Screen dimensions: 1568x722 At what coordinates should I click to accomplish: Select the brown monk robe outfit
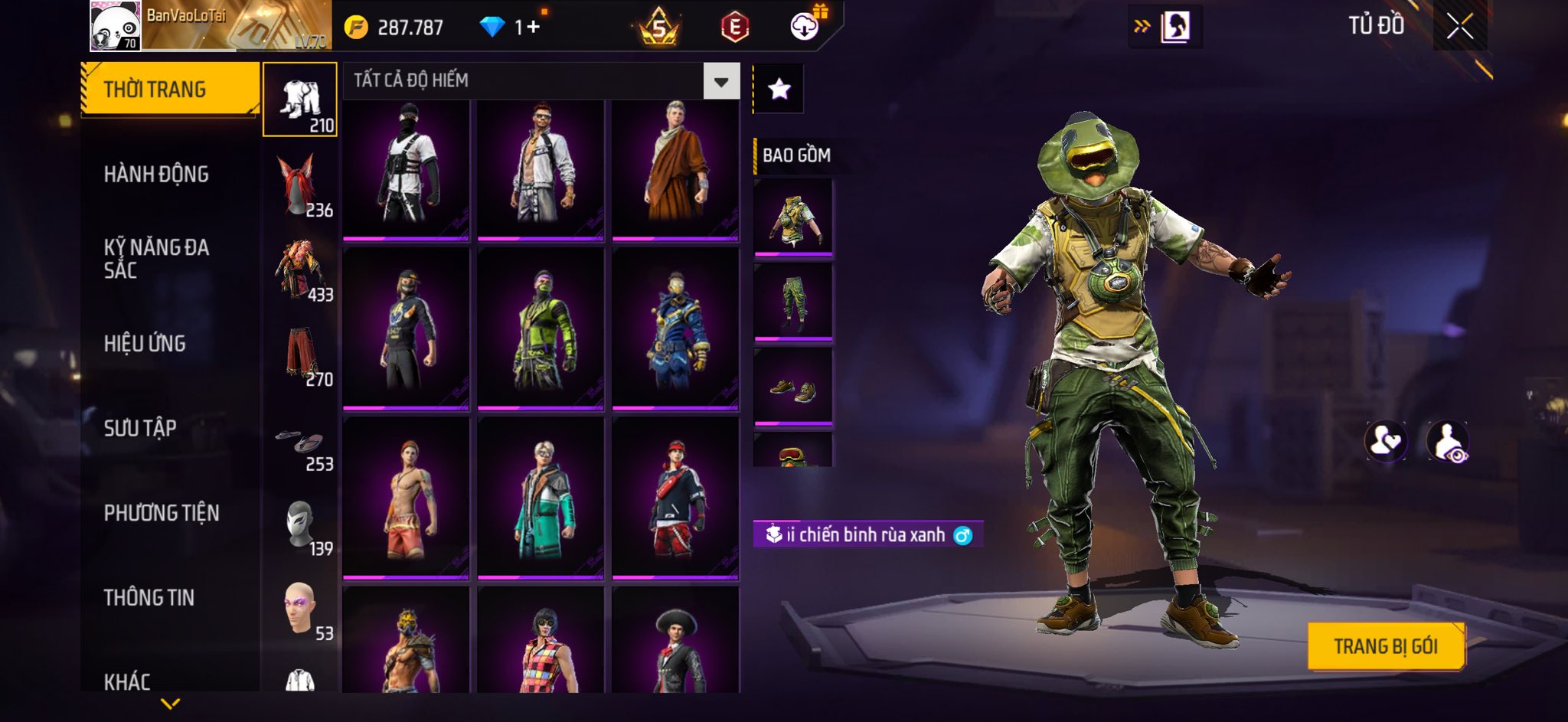[675, 168]
